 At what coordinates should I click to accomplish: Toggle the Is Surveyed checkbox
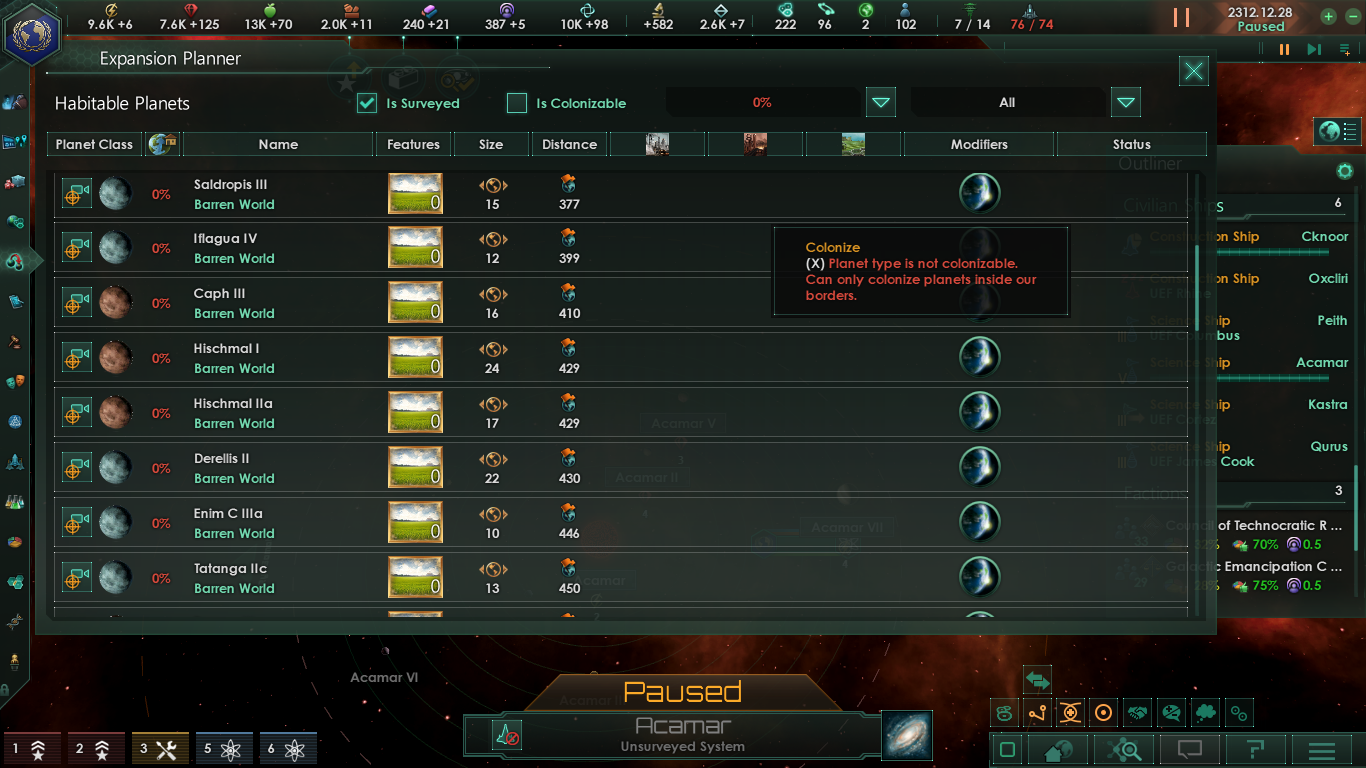pos(367,103)
